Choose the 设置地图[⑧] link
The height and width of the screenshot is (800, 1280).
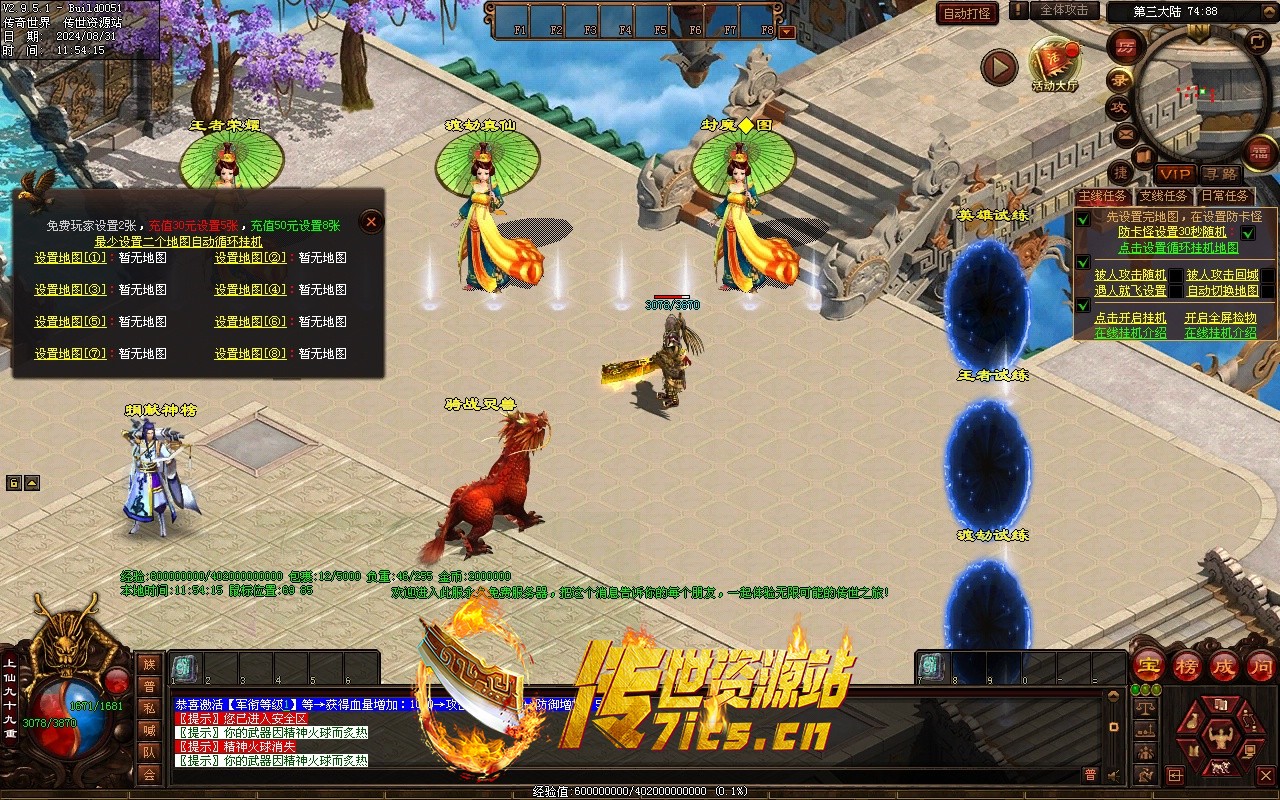250,354
